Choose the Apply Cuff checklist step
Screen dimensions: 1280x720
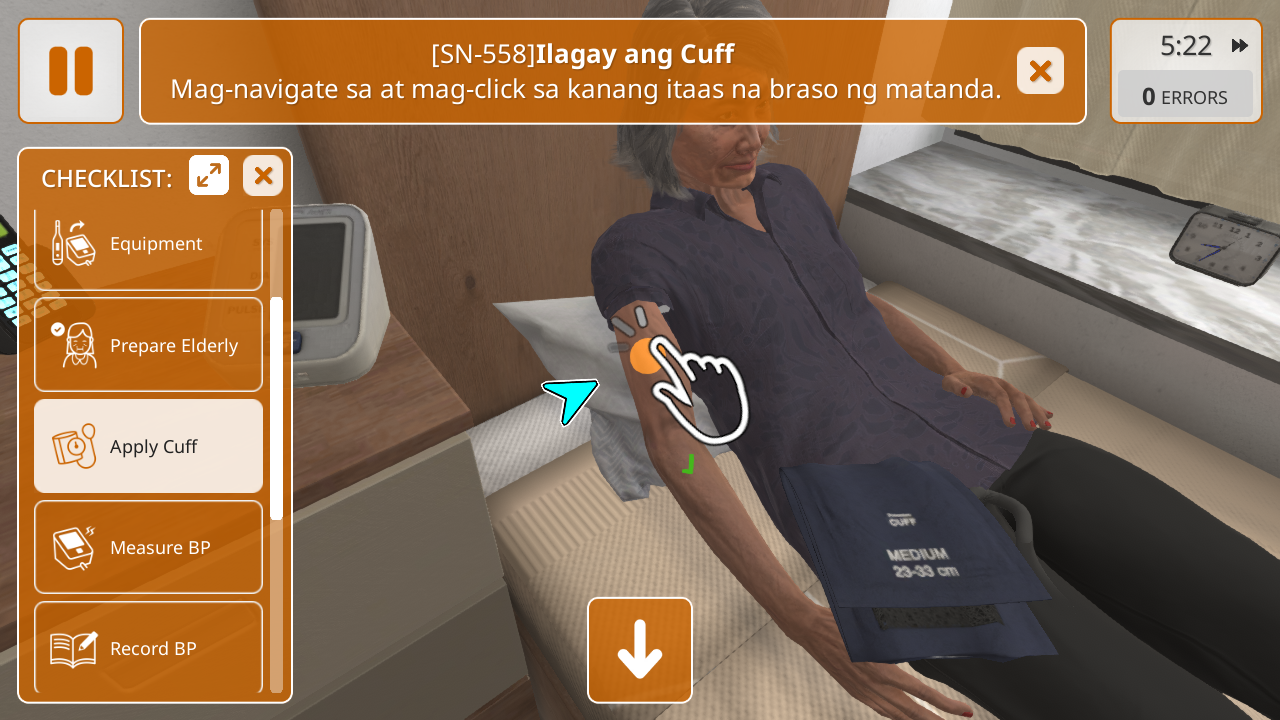click(x=148, y=446)
